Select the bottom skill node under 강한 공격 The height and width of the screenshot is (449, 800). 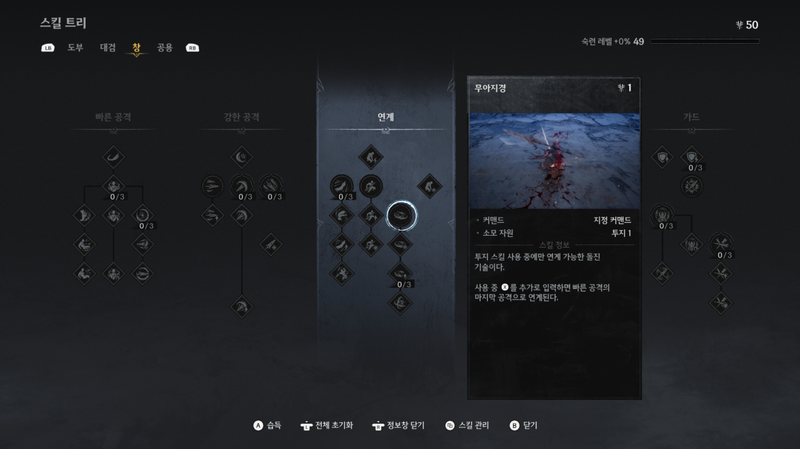tap(241, 305)
